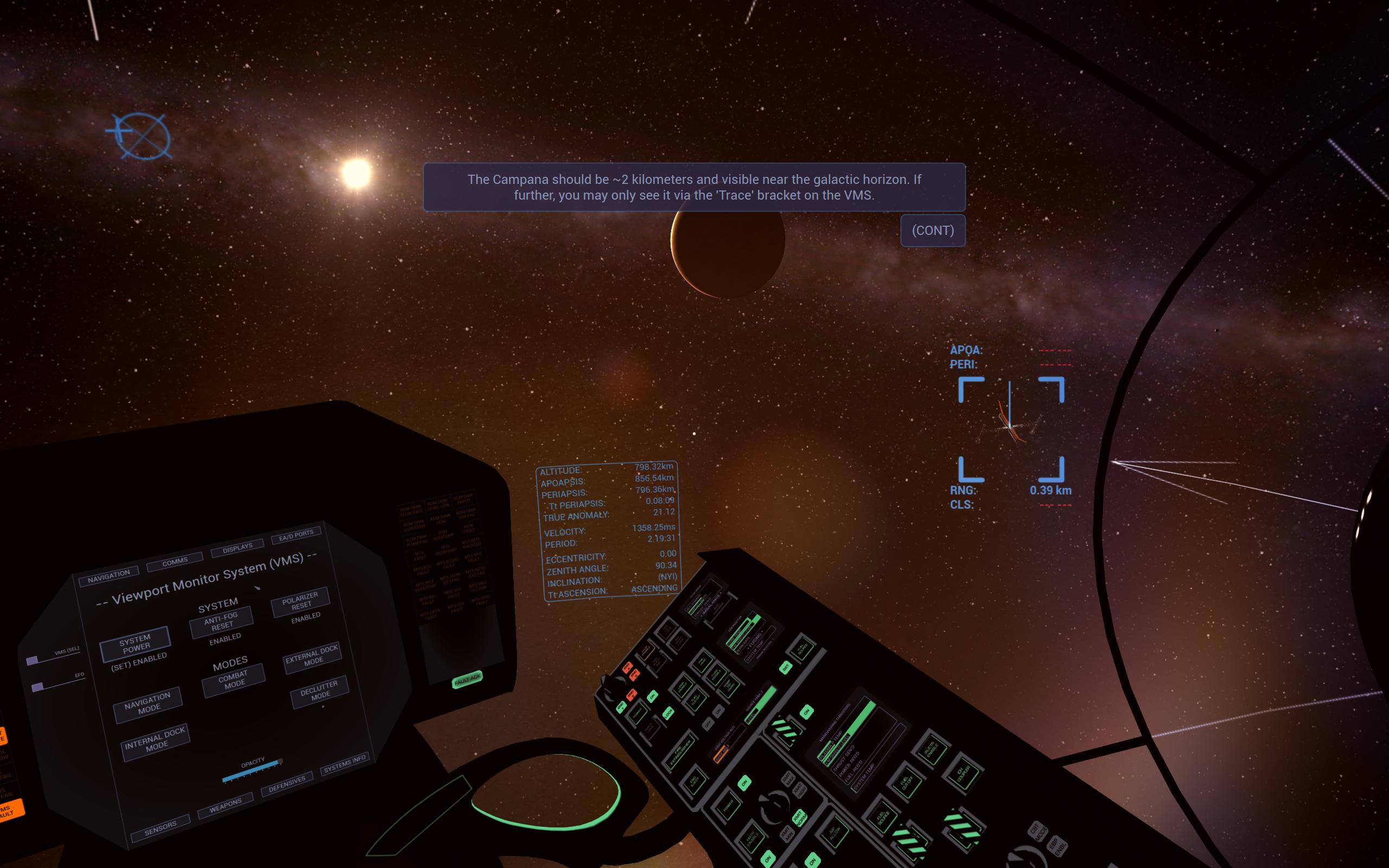This screenshot has height=868, width=1389.
Task: Flip the engine LOCK toggle
Action: pos(668,713)
